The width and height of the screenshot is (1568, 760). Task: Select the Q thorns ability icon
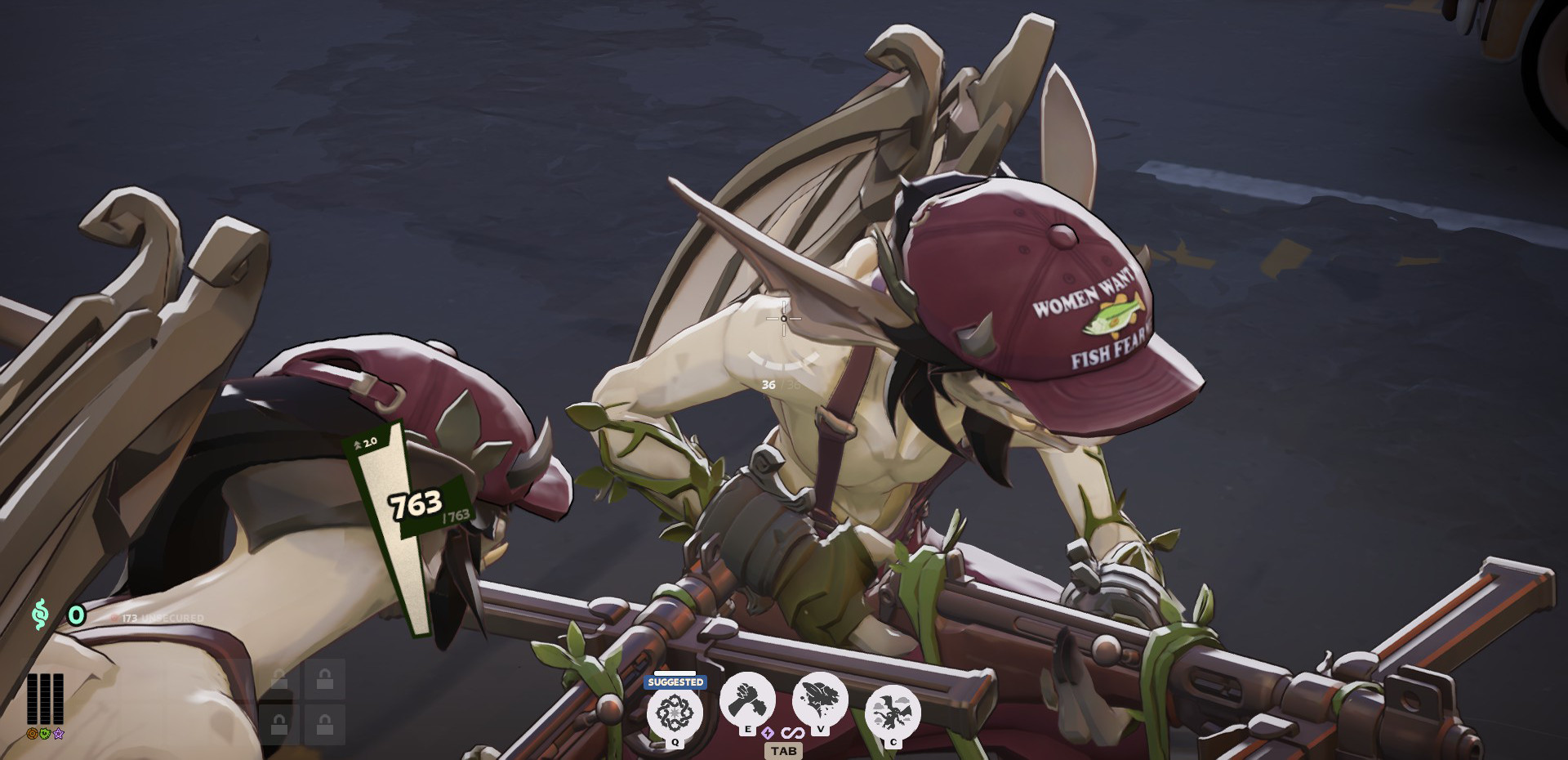tap(675, 712)
